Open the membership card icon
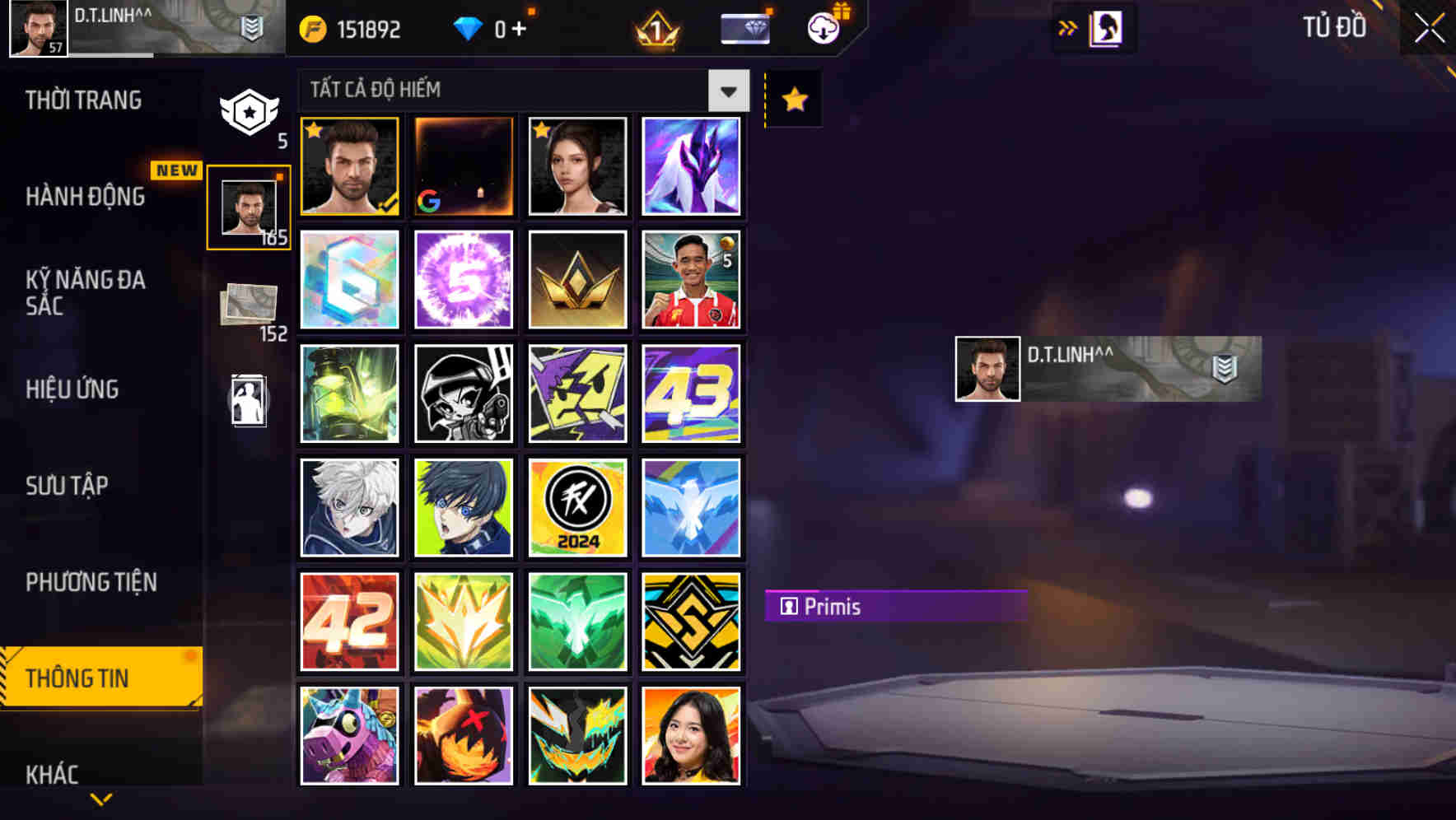1456x820 pixels. [744, 26]
